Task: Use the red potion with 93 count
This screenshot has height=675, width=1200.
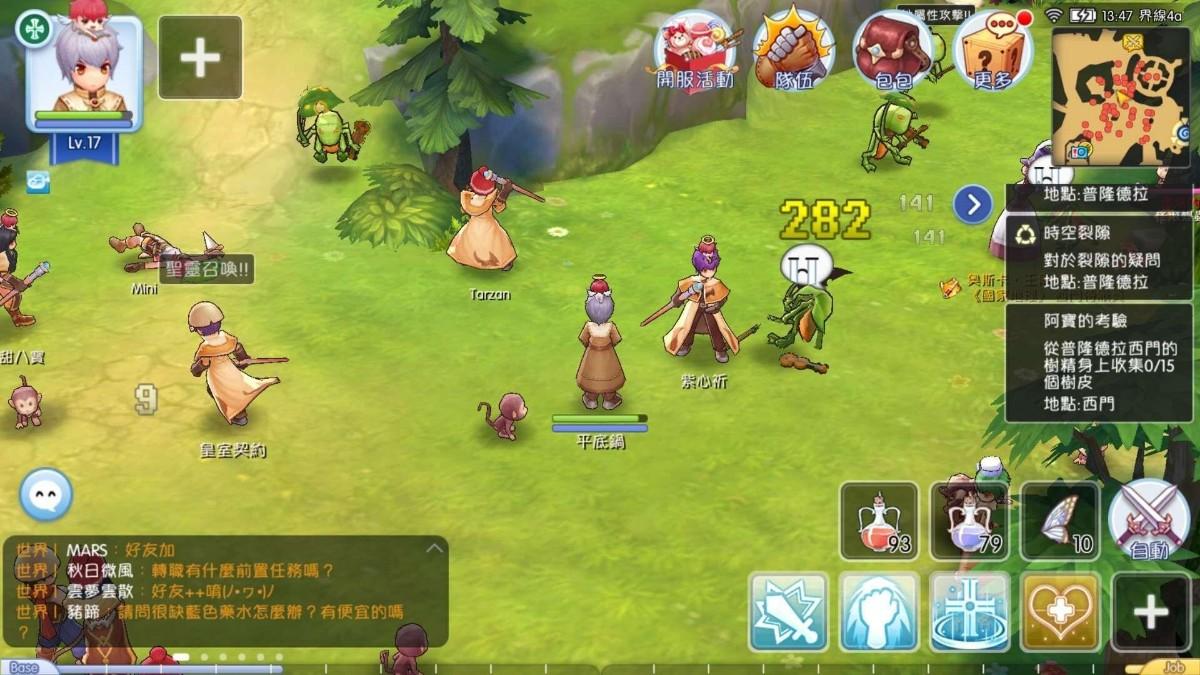Action: (879, 520)
